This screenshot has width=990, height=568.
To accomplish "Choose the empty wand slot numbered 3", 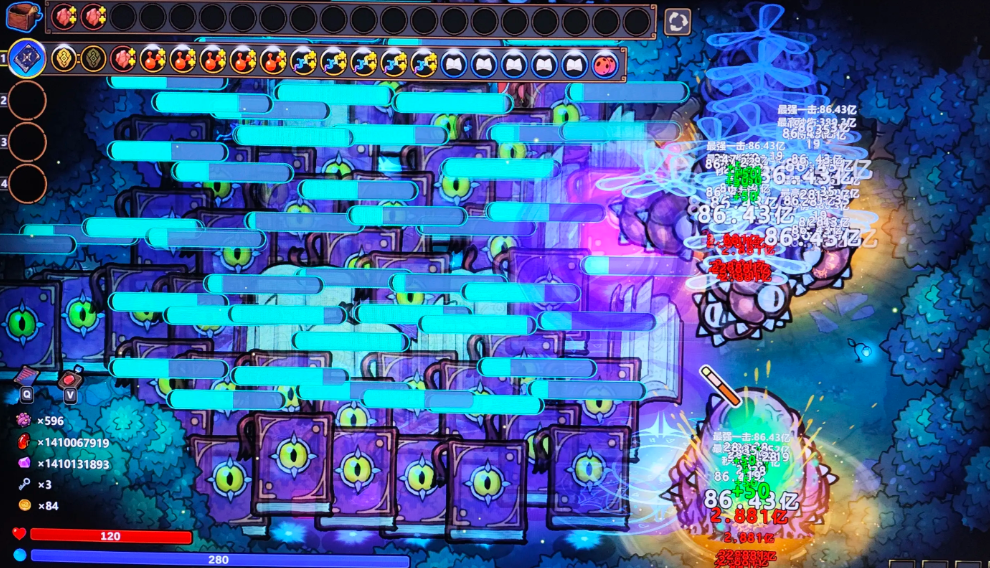I will (x=27, y=142).
